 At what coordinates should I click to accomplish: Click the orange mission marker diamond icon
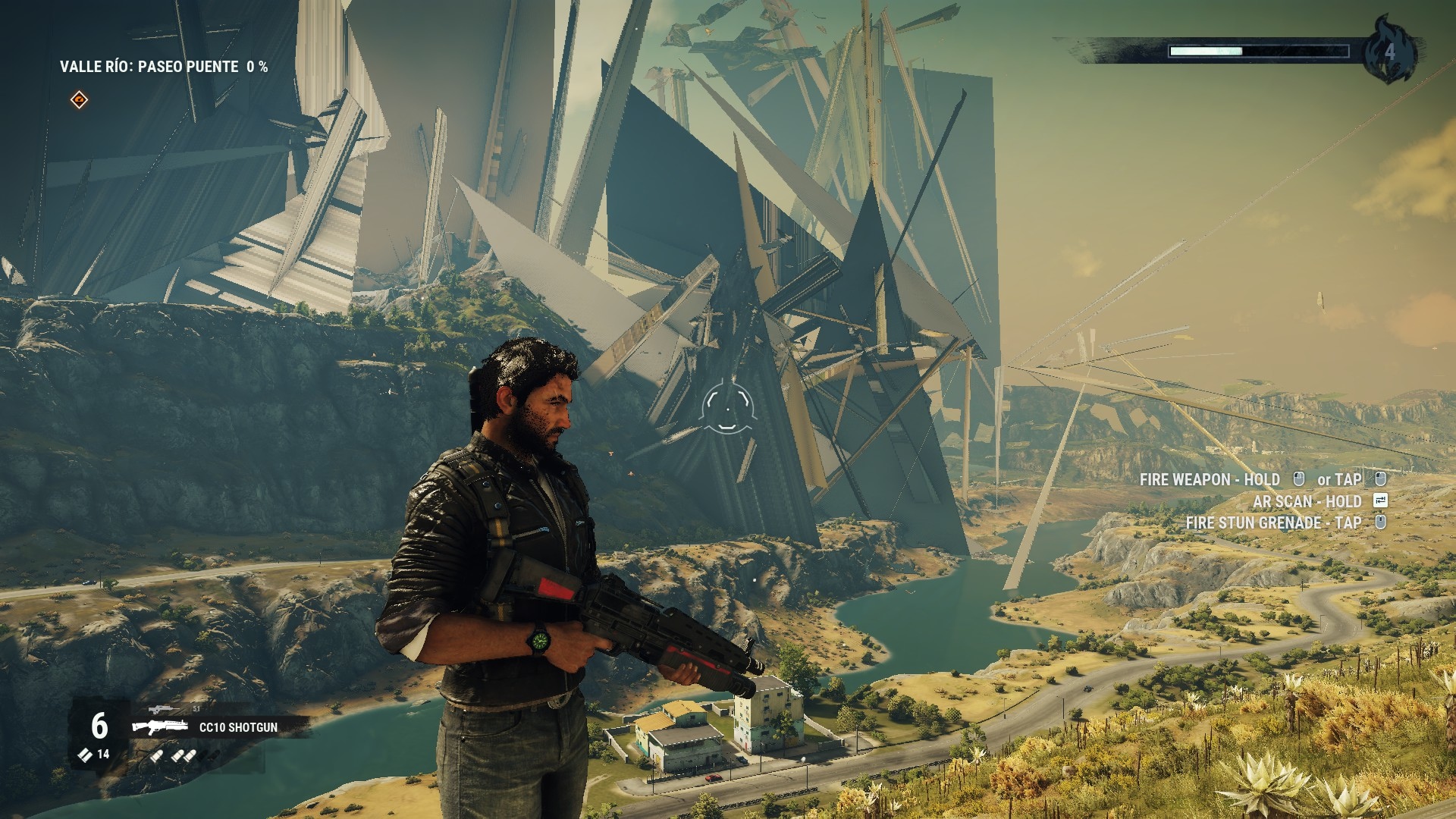[x=78, y=98]
